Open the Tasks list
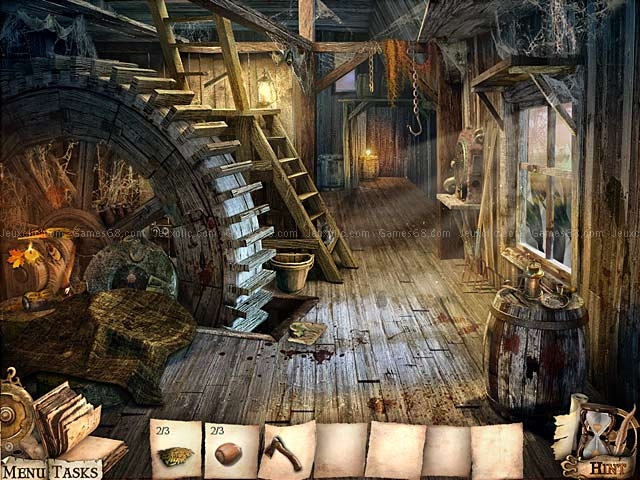The height and width of the screenshot is (480, 640). 76,471
